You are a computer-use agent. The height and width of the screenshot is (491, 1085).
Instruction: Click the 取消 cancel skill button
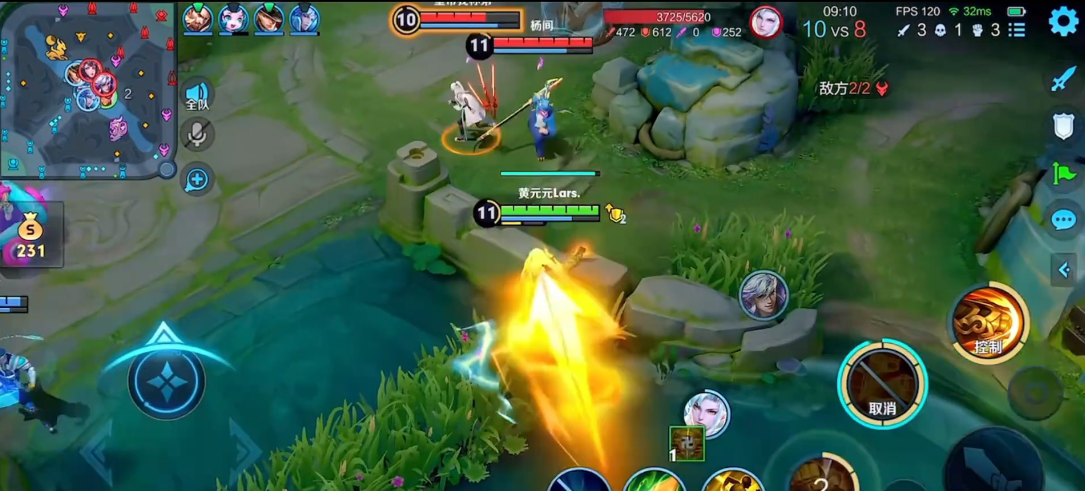[x=882, y=385]
